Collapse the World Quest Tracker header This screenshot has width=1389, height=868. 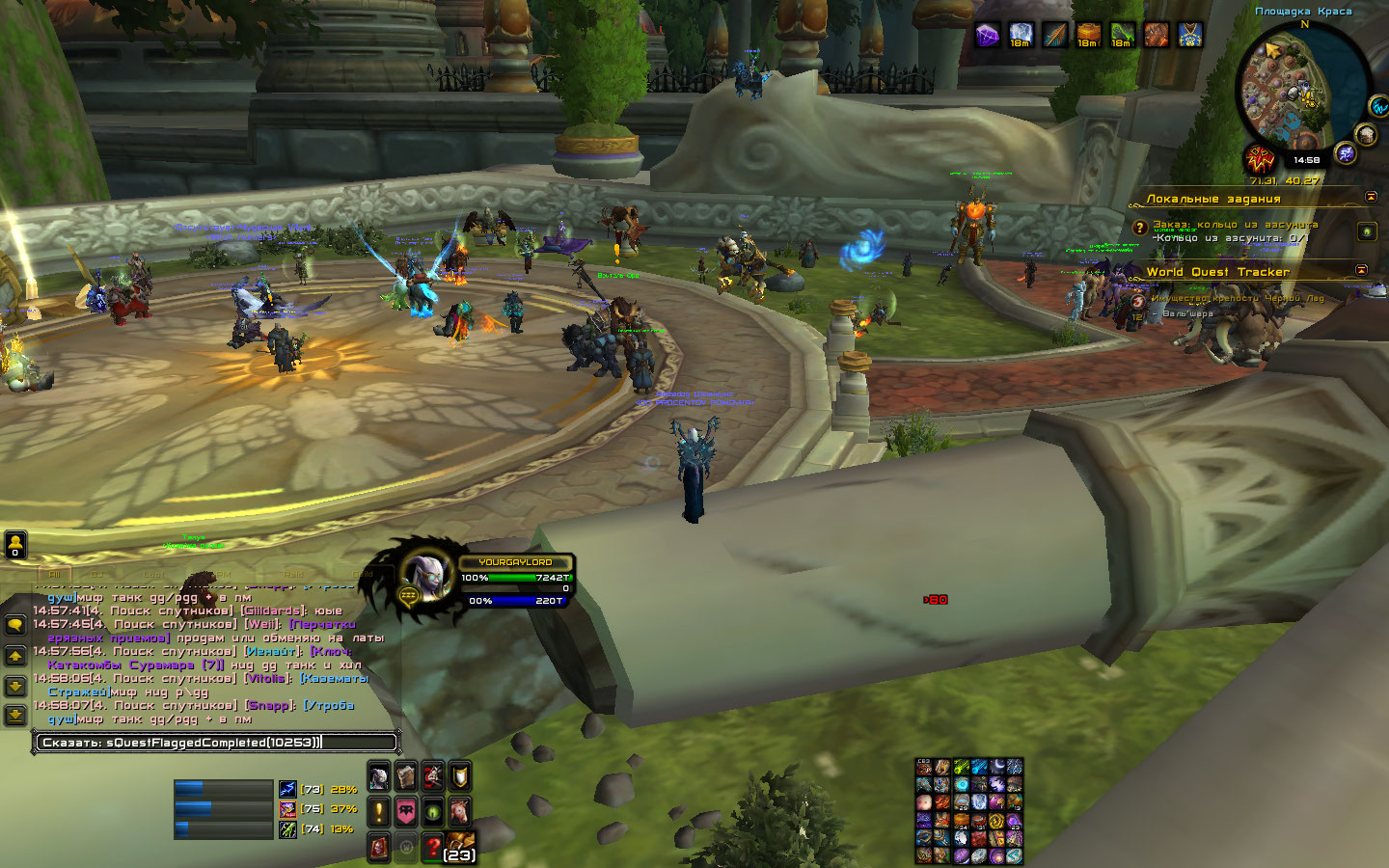point(1361,270)
